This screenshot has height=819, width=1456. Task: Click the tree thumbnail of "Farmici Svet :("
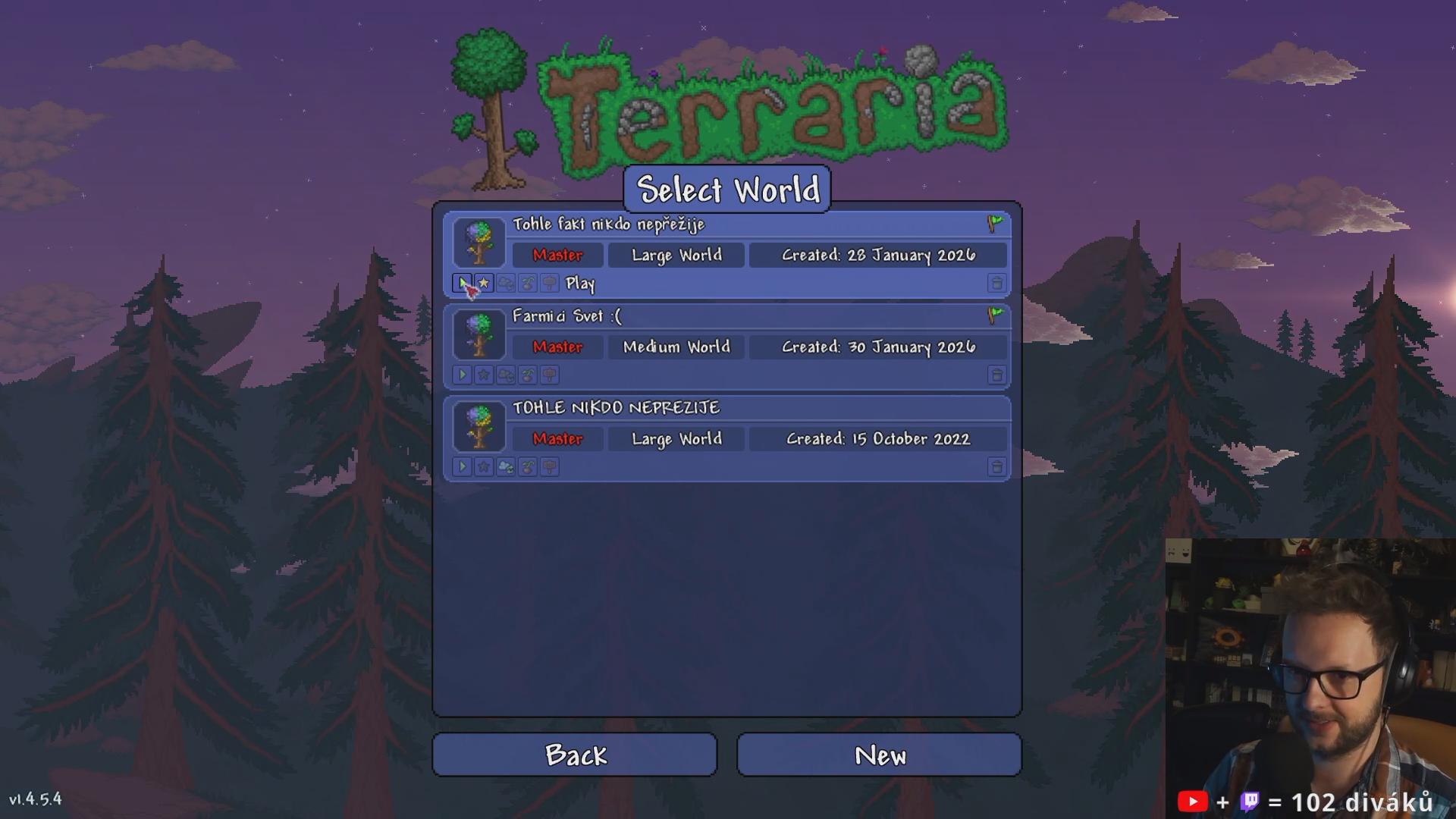point(479,334)
